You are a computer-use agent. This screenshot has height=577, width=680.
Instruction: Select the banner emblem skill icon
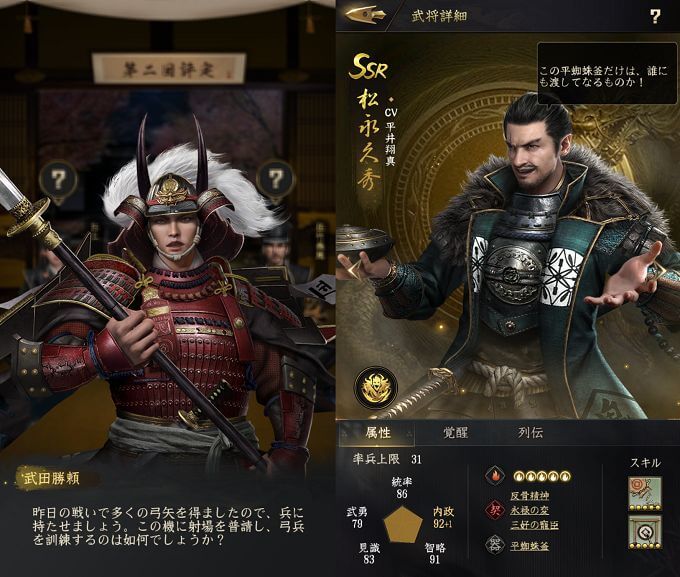(x=645, y=535)
